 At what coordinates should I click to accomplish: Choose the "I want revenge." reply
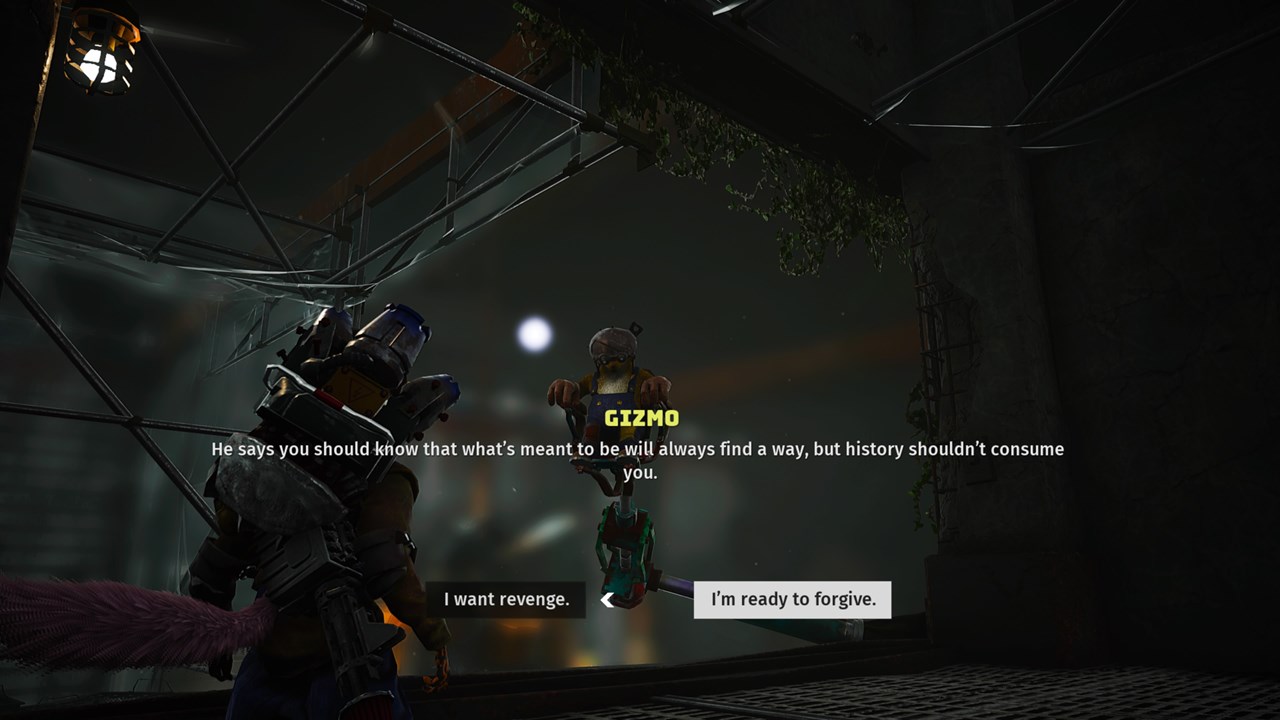pos(506,600)
